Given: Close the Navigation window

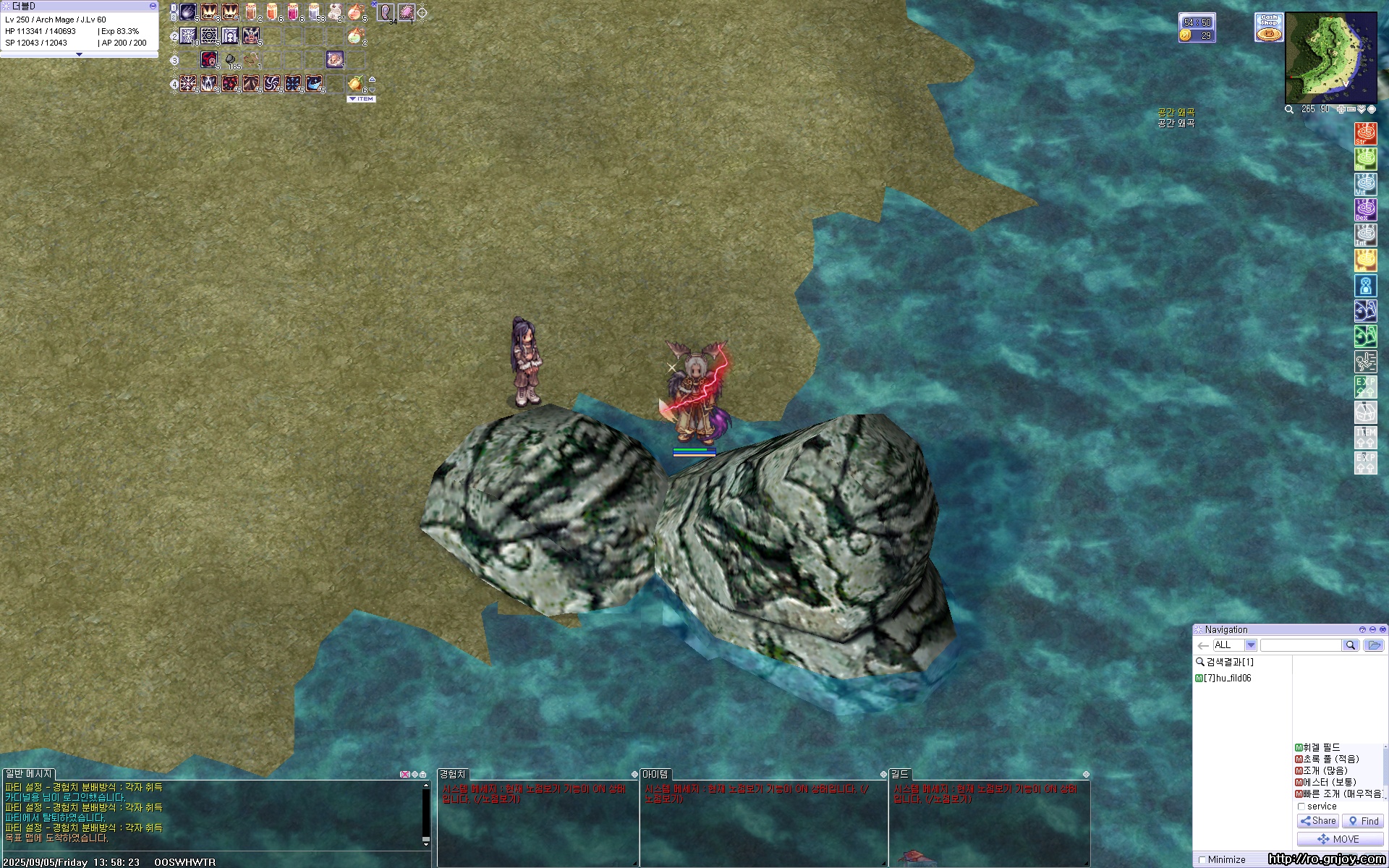Looking at the screenshot, I should tap(1382, 630).
